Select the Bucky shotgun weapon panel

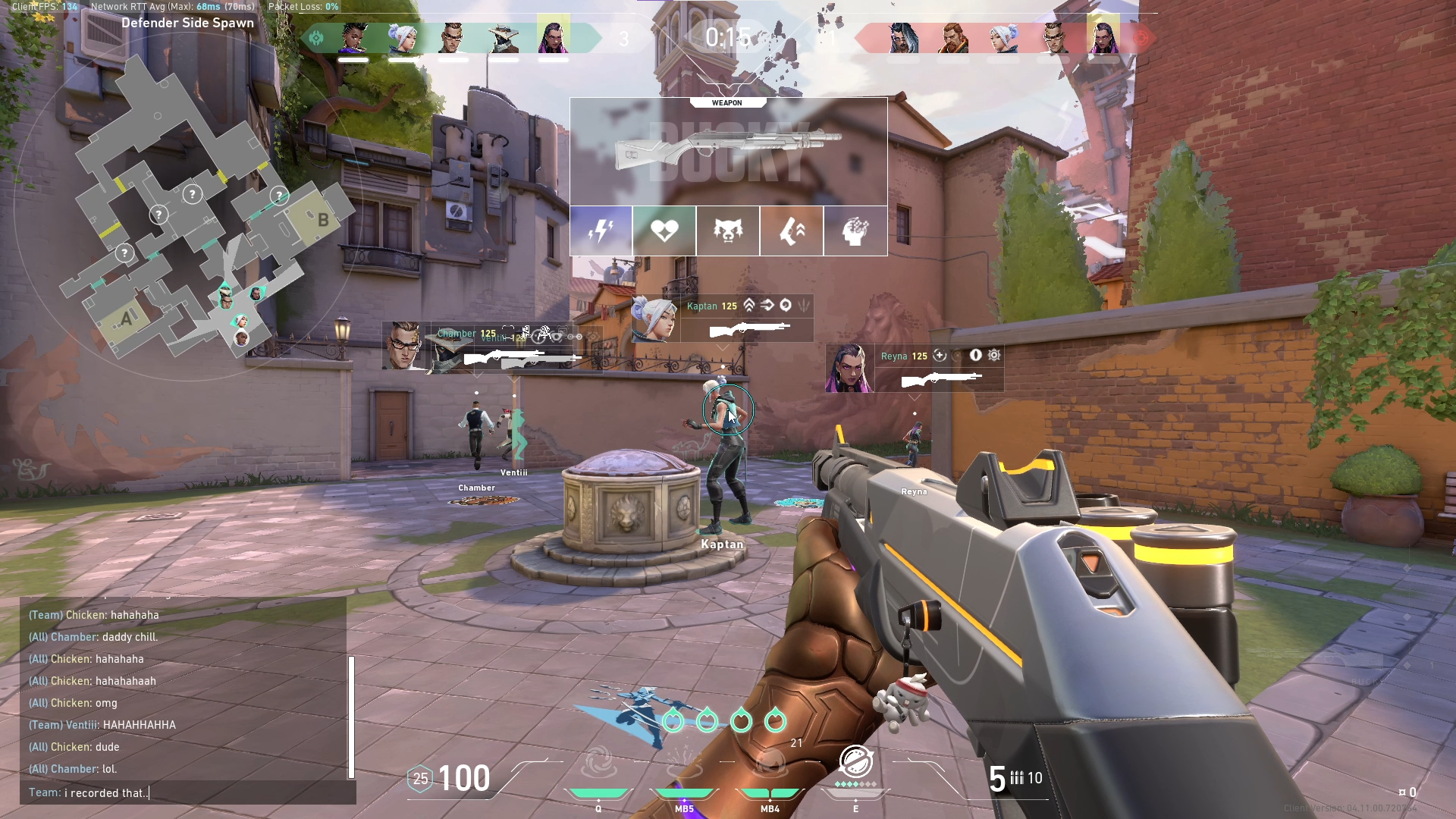coord(728,152)
